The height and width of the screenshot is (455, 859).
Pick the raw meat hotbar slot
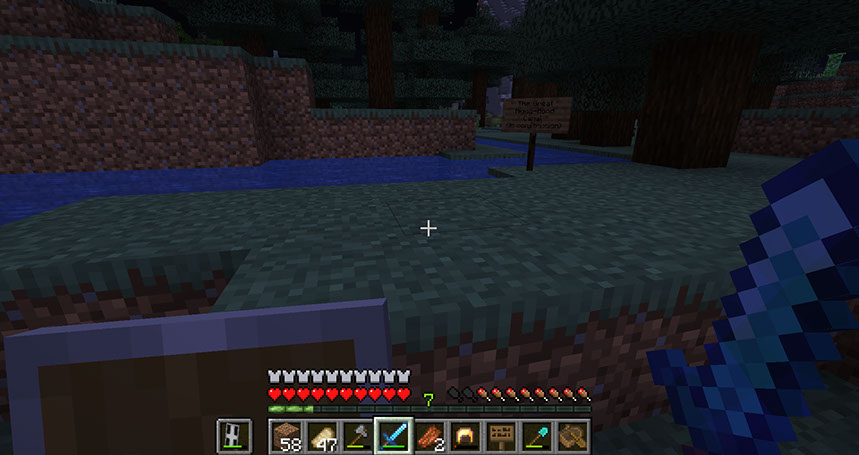(x=426, y=435)
